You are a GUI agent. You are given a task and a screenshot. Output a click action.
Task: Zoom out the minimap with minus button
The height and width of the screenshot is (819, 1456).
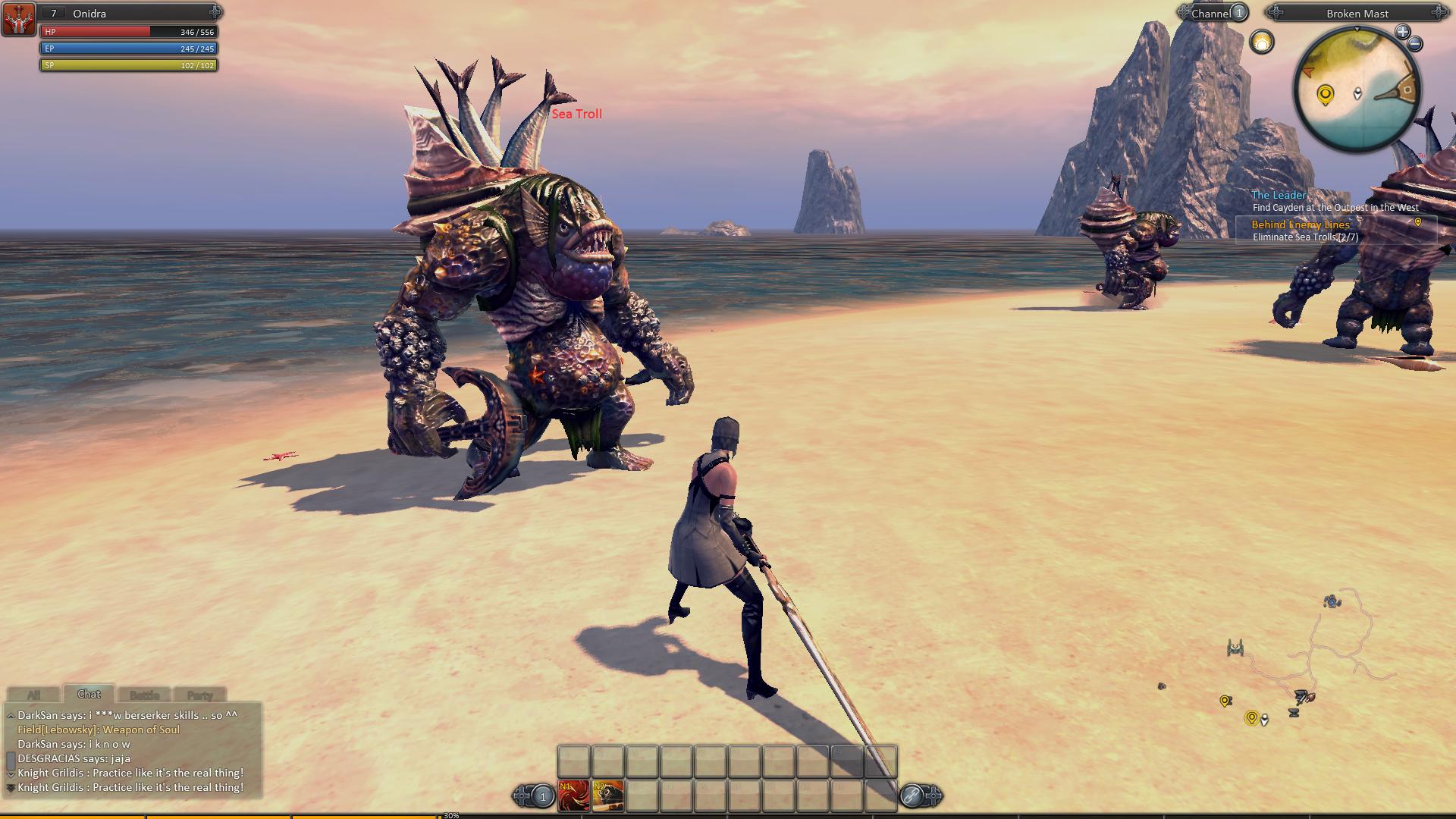pos(1415,45)
